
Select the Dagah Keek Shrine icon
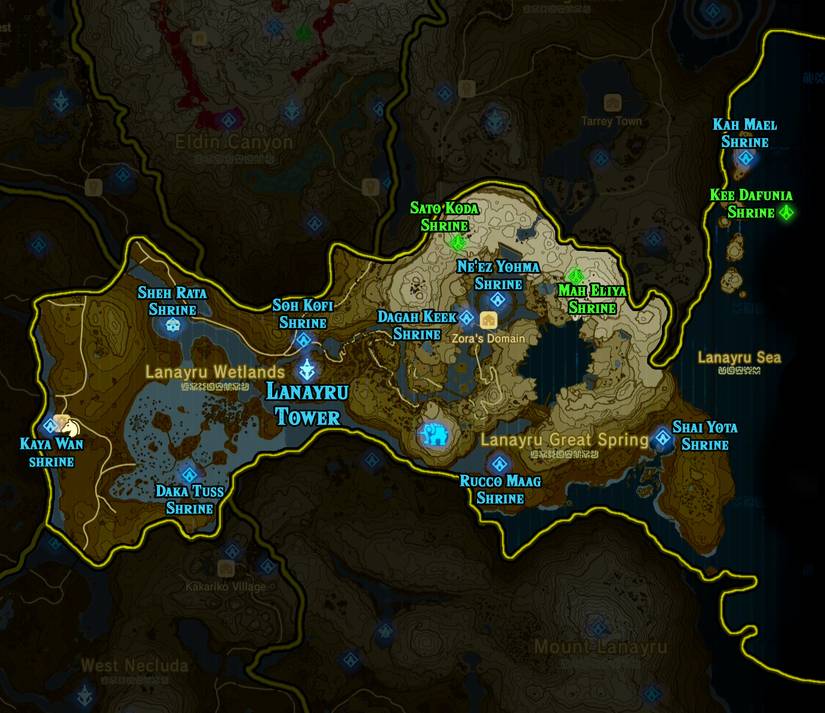pos(467,318)
